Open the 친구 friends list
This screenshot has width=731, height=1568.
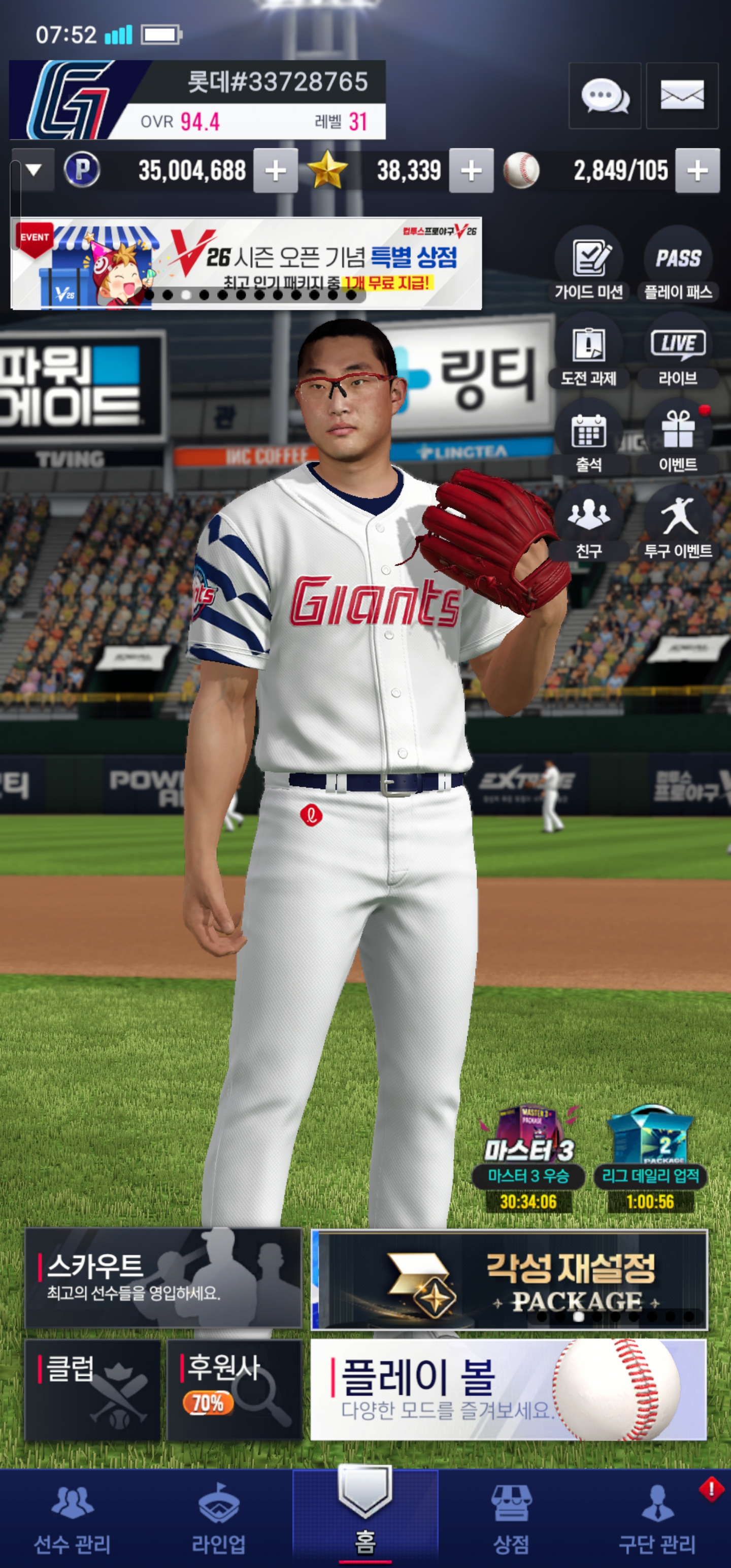[x=588, y=524]
